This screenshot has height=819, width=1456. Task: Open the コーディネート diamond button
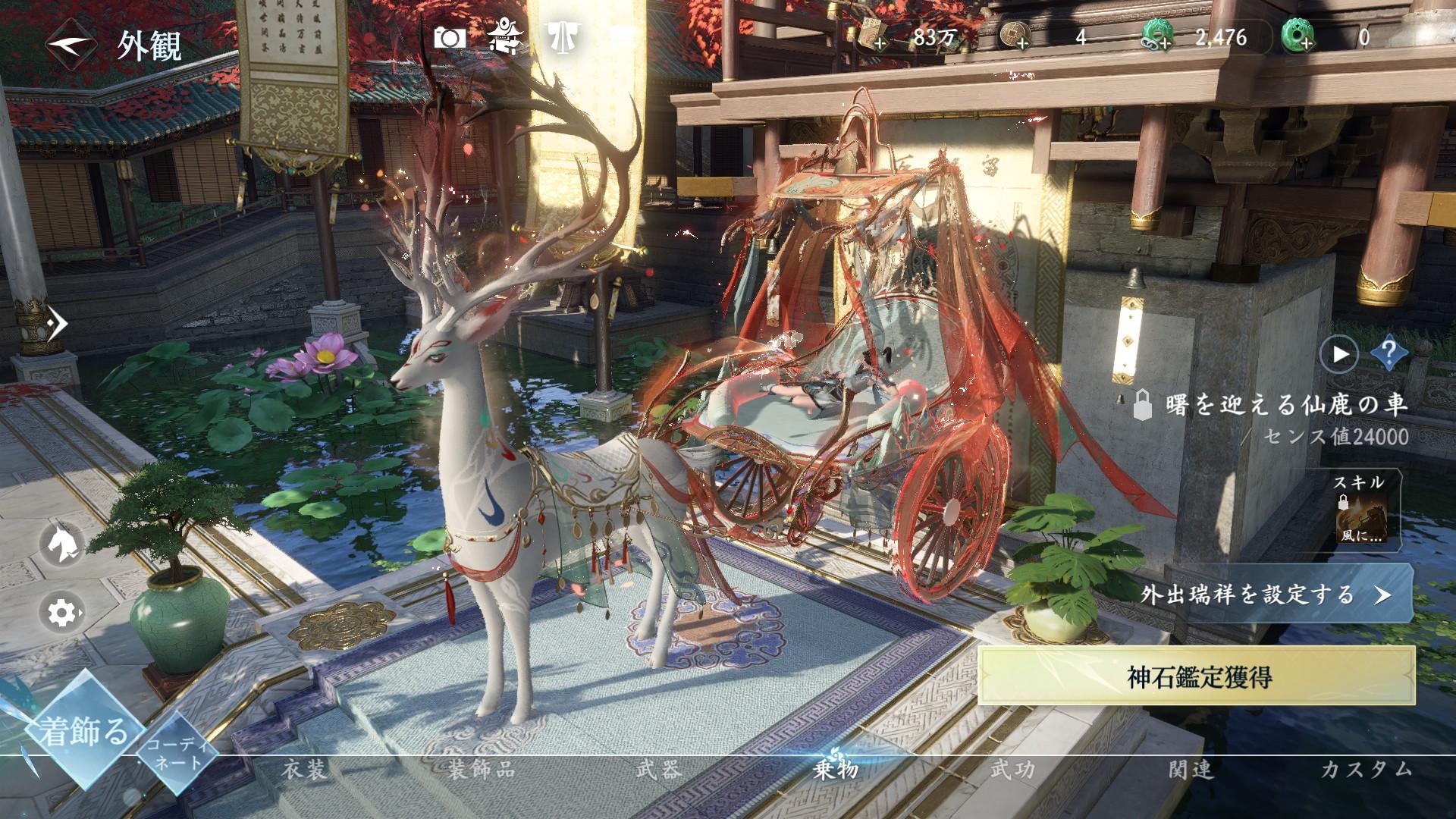[176, 754]
